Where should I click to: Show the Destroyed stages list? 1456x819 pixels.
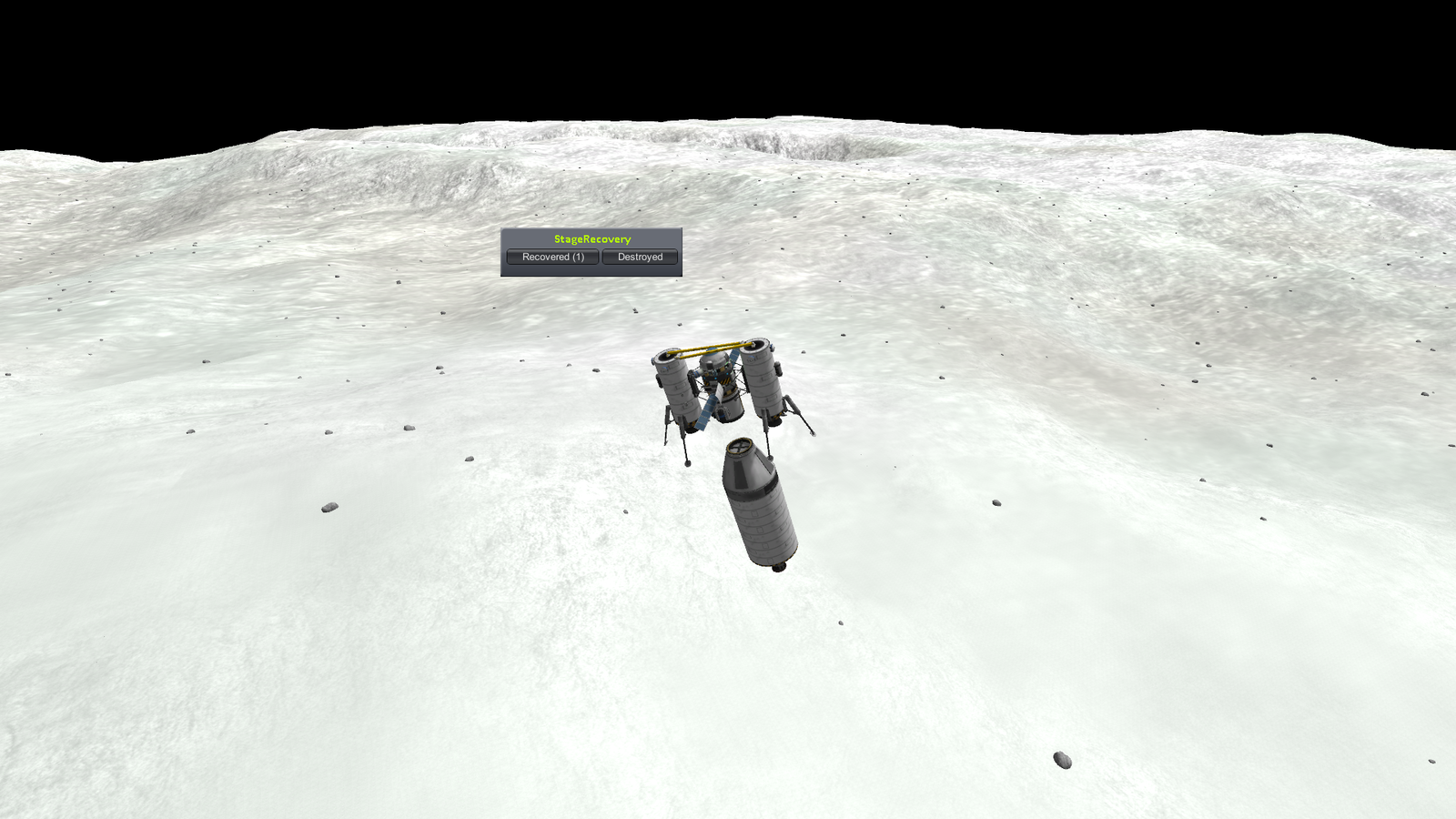640,258
